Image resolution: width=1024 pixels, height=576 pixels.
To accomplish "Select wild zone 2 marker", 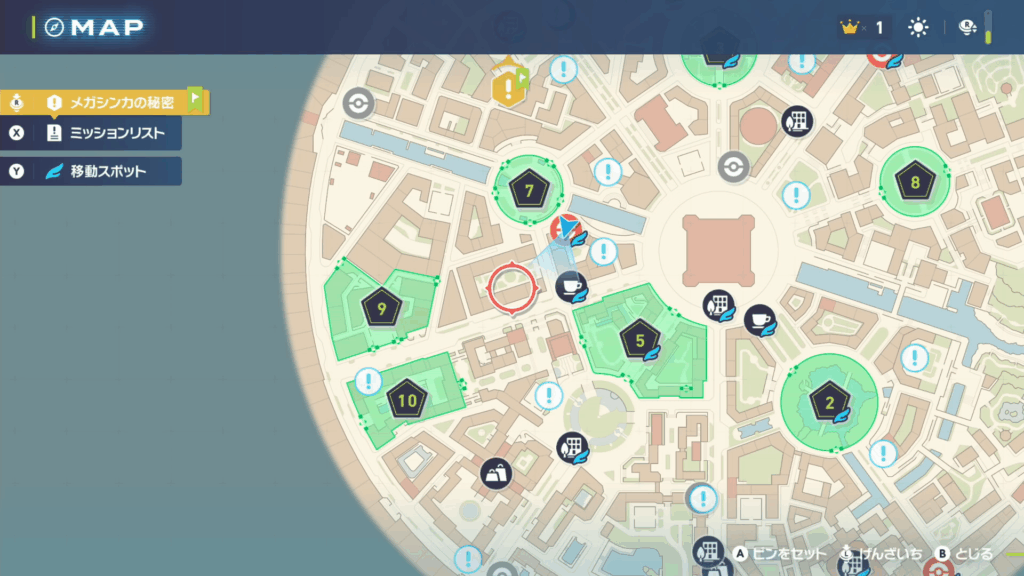I will tap(829, 404).
